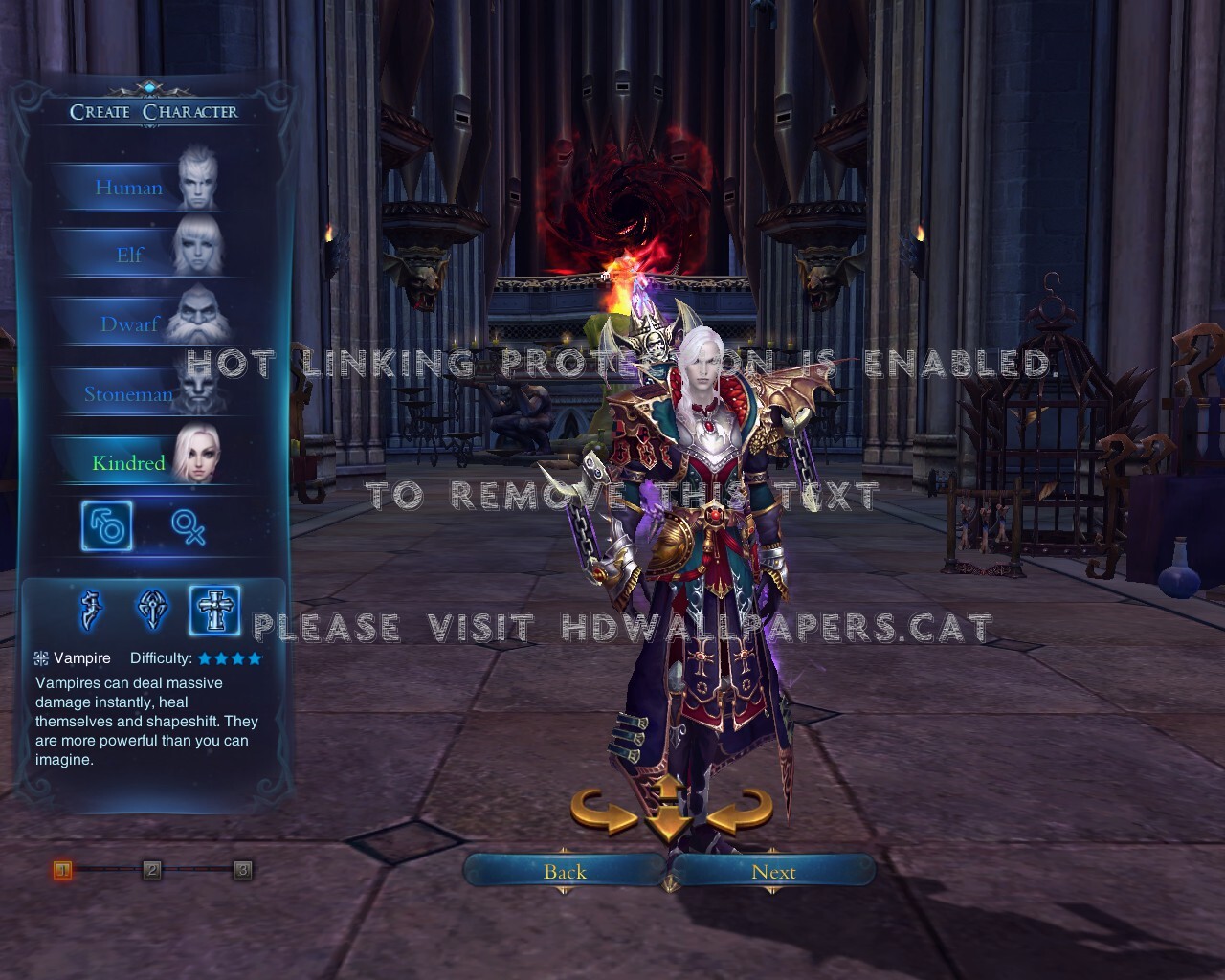The width and height of the screenshot is (1225, 980).
Task: Select the female gender symbol
Action: pyautogui.click(x=190, y=528)
